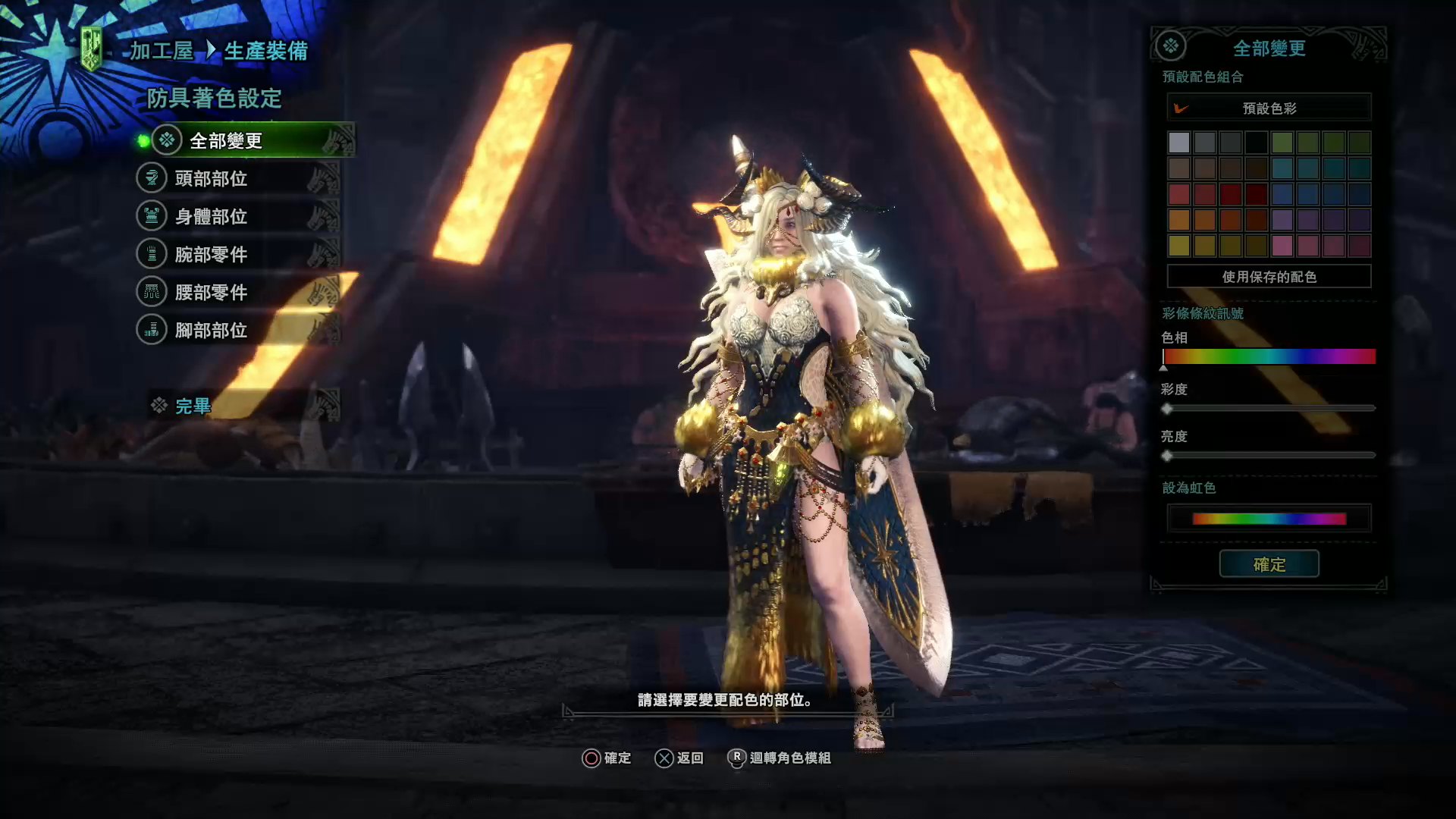Click the 使用保存的配色 button
The height and width of the screenshot is (819, 1456).
point(1269,277)
